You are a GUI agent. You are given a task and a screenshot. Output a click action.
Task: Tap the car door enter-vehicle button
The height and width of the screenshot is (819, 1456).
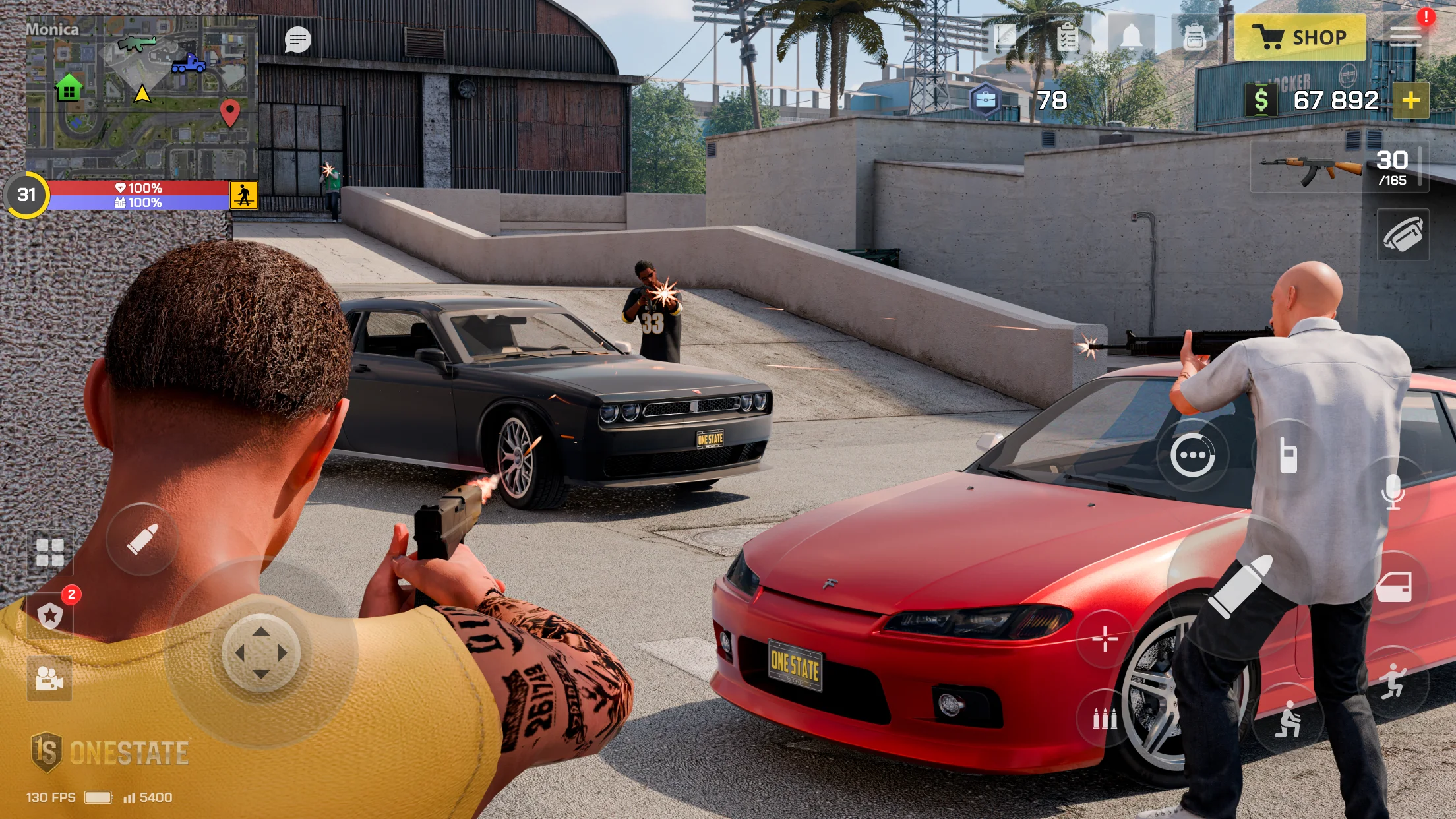(1394, 586)
